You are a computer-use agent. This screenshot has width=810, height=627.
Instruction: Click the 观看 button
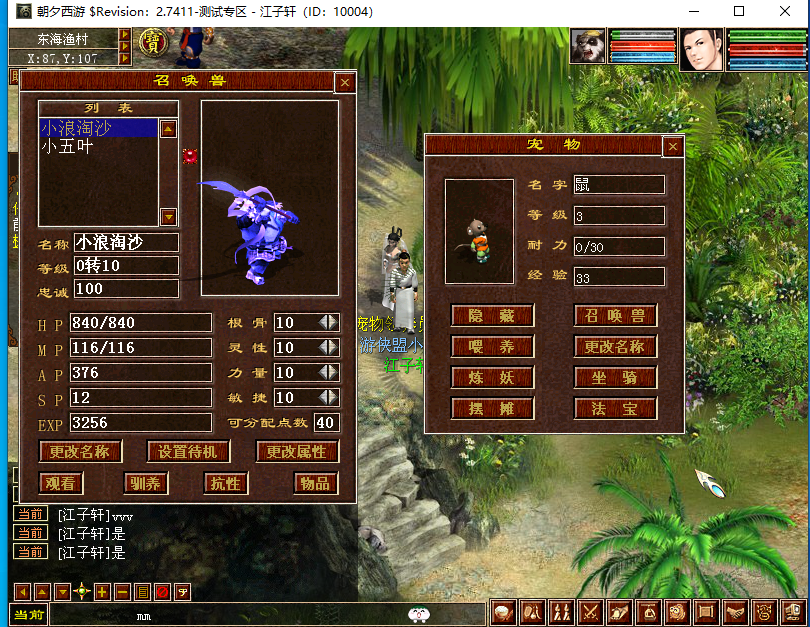point(61,483)
